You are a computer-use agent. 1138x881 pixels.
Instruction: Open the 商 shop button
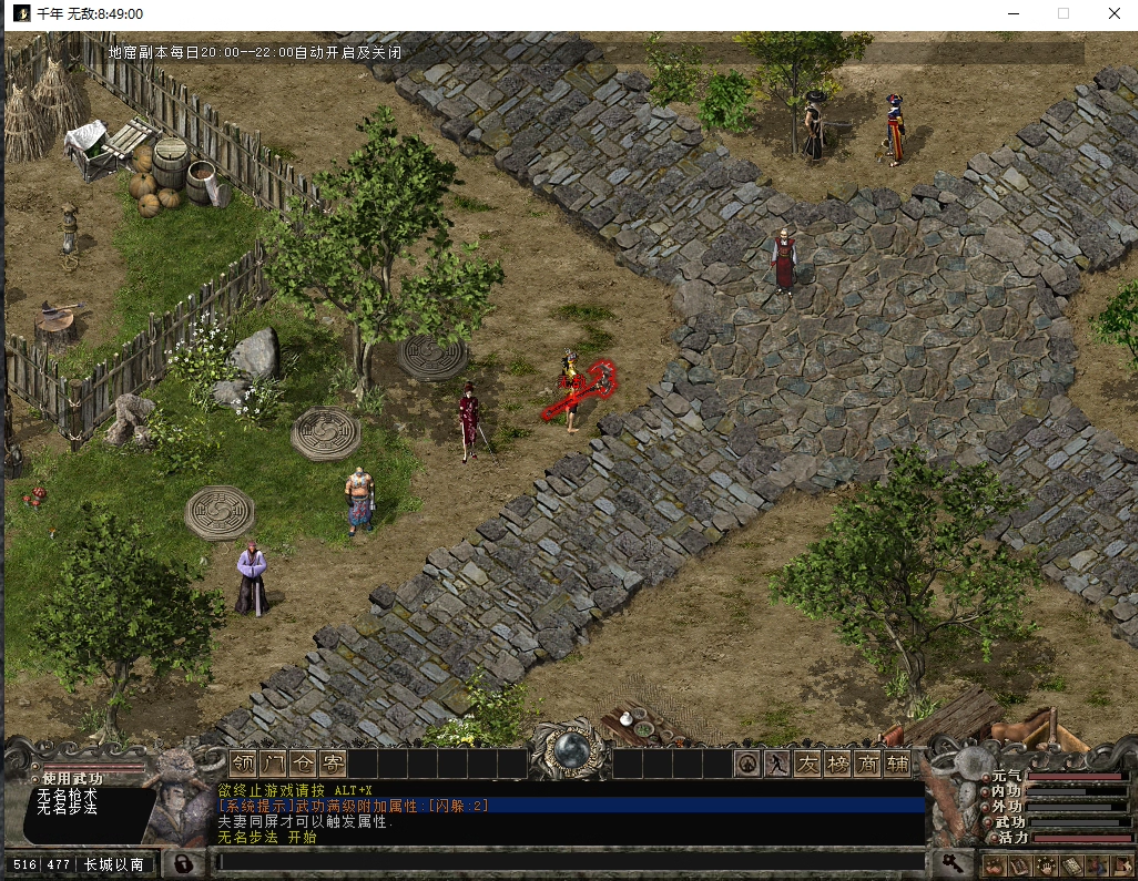tap(867, 764)
